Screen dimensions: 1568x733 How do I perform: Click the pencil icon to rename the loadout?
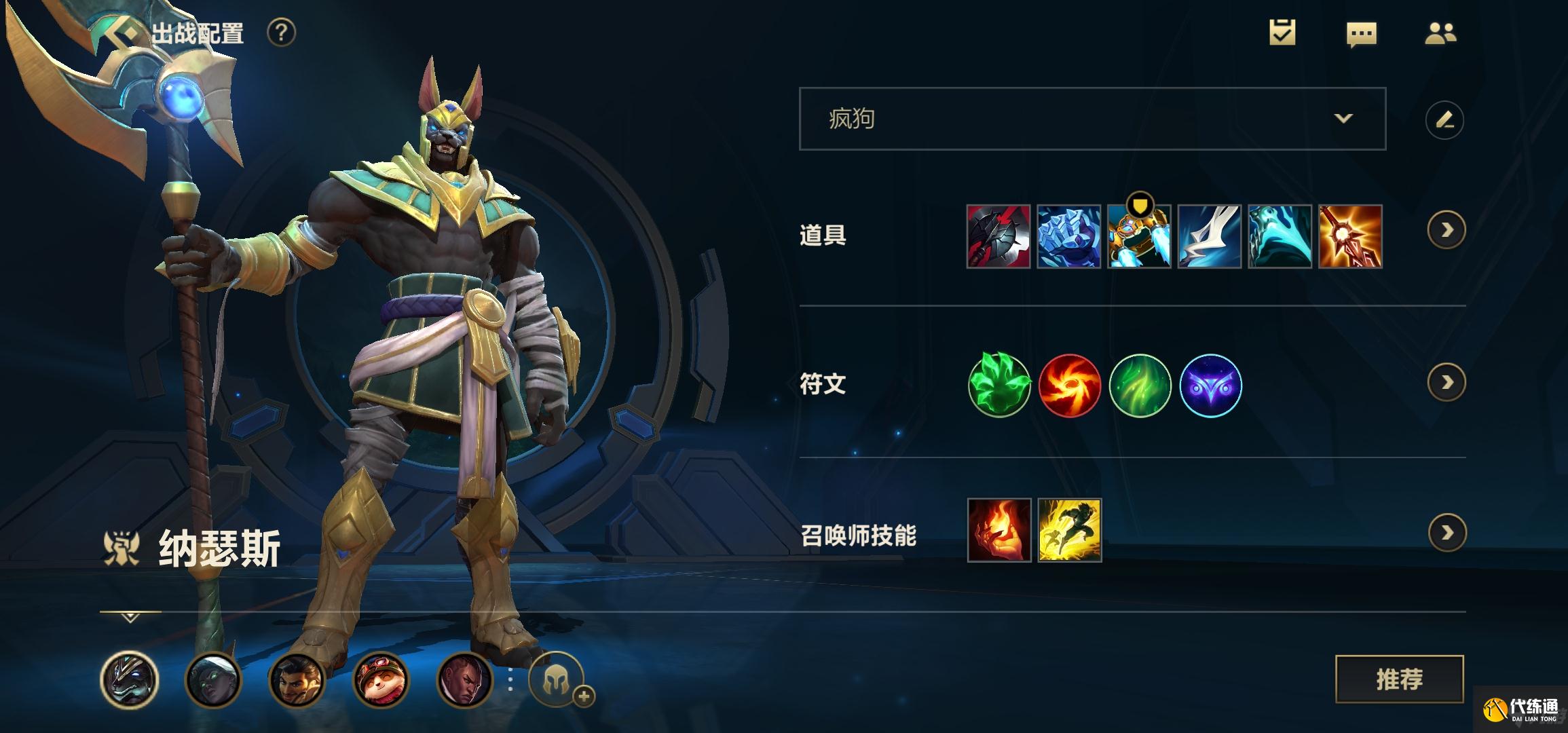1444,119
